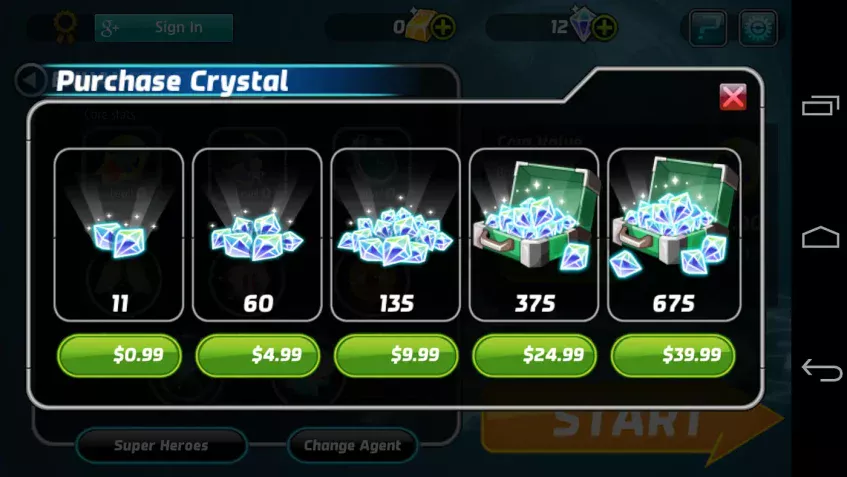Viewport: 847px width, 477px height.
Task: Close the Purchase Crystal popup
Action: (x=733, y=96)
